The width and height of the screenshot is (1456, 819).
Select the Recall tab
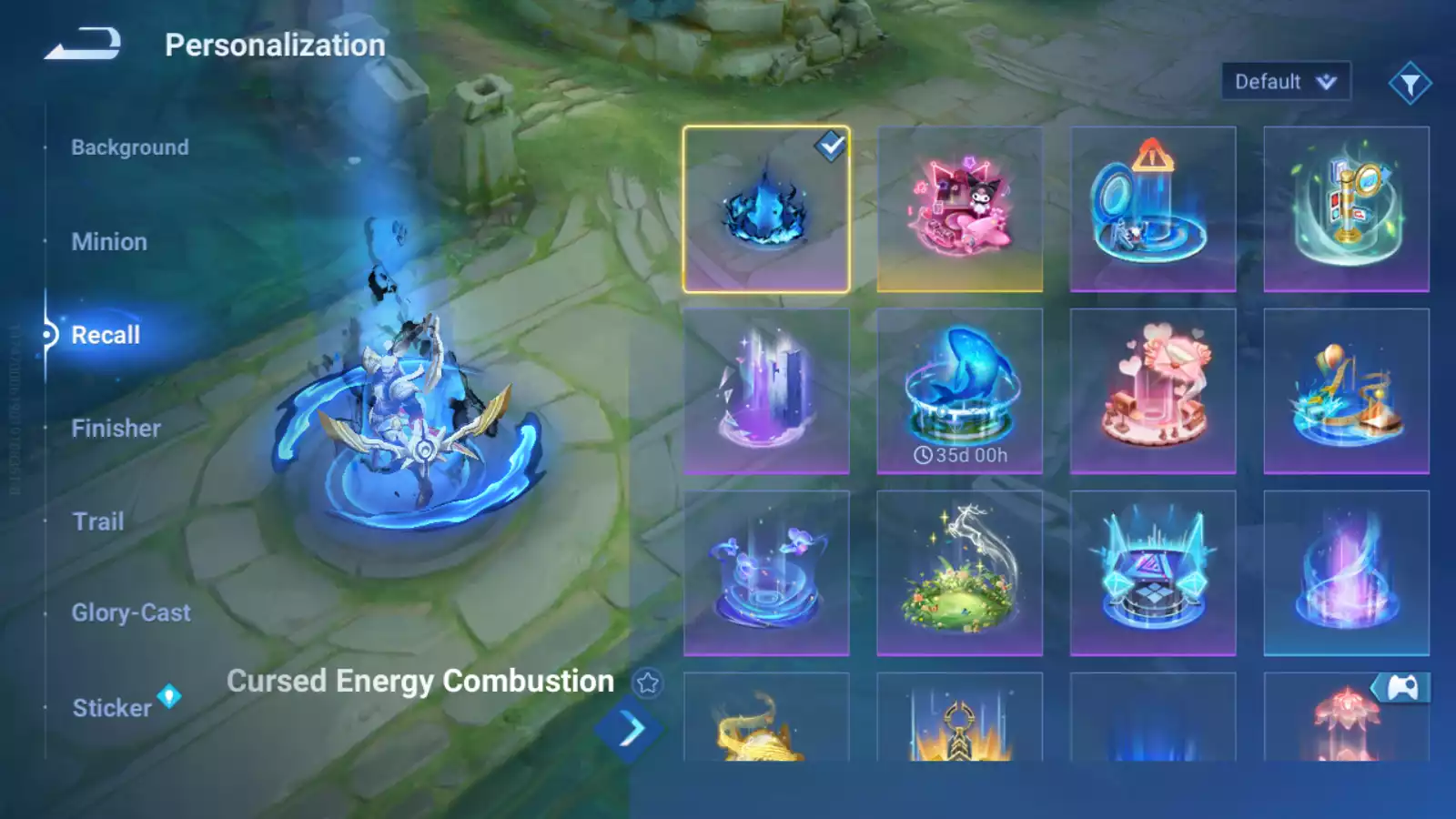(x=106, y=335)
